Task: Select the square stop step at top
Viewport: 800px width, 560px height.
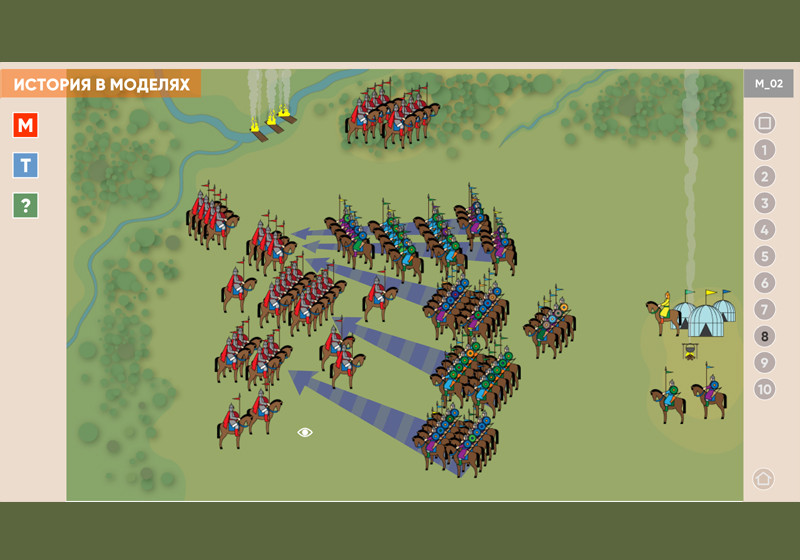Action: (765, 124)
